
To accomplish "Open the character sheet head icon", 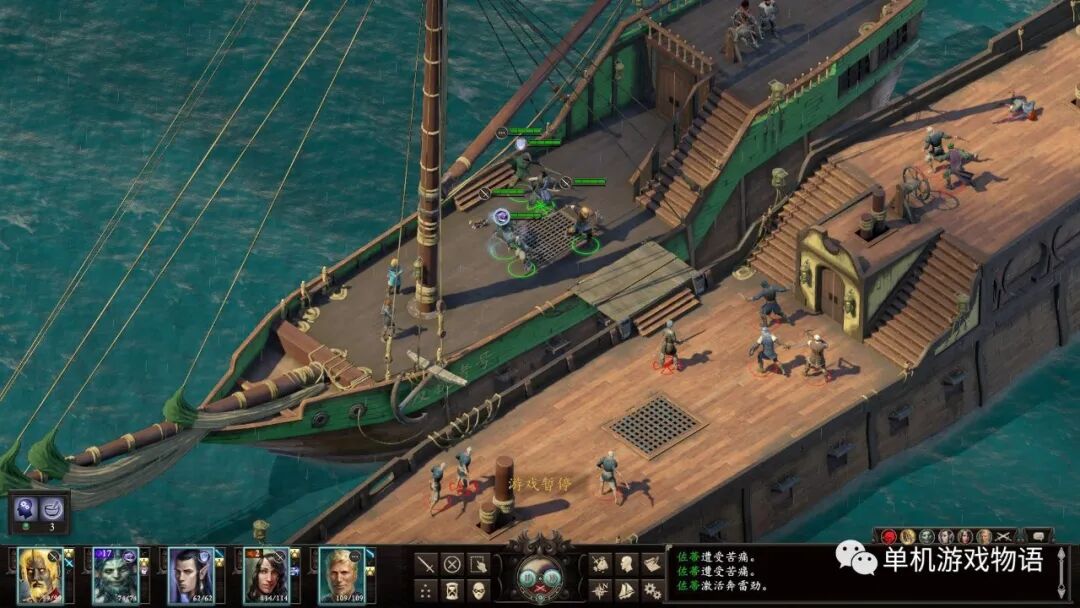I will [x=626, y=565].
